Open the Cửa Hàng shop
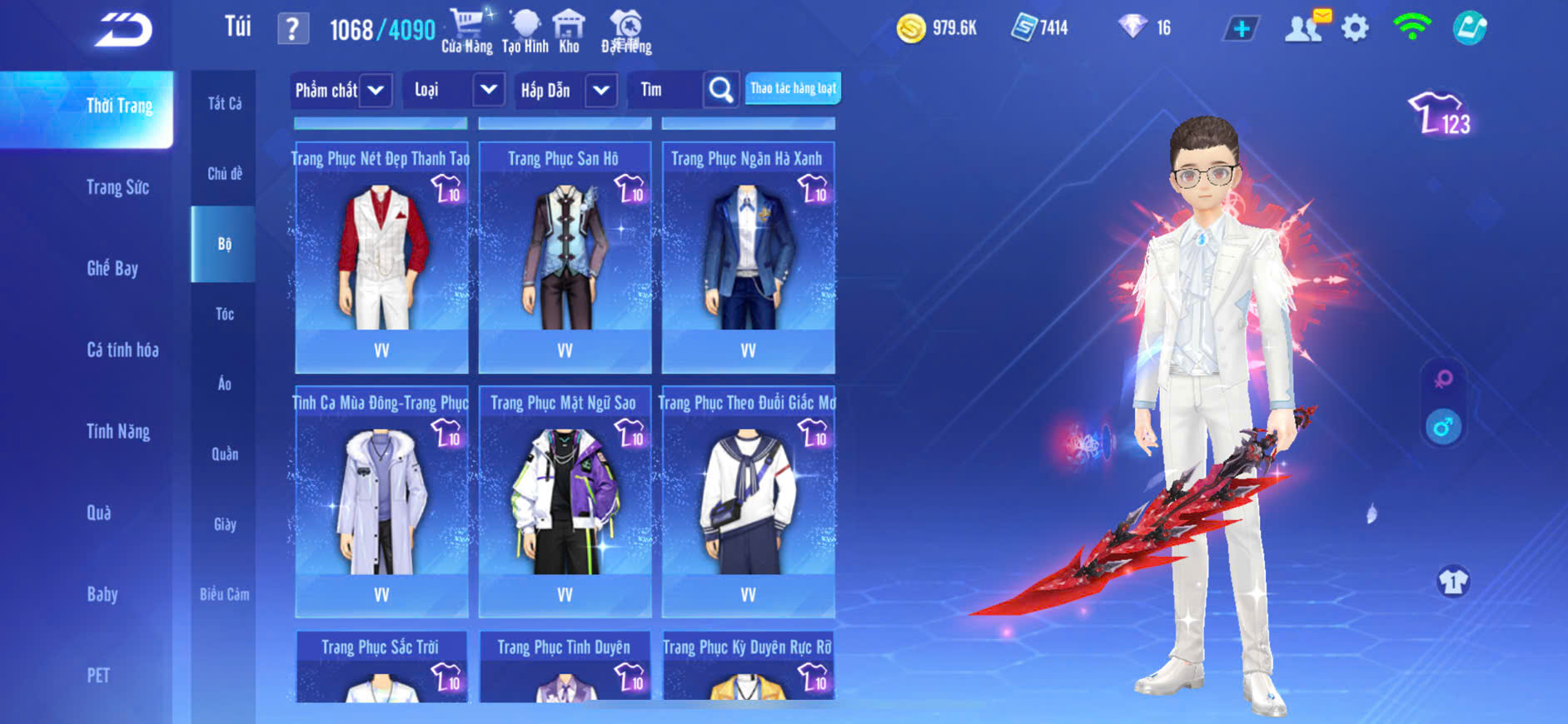1568x724 pixels. [x=466, y=31]
